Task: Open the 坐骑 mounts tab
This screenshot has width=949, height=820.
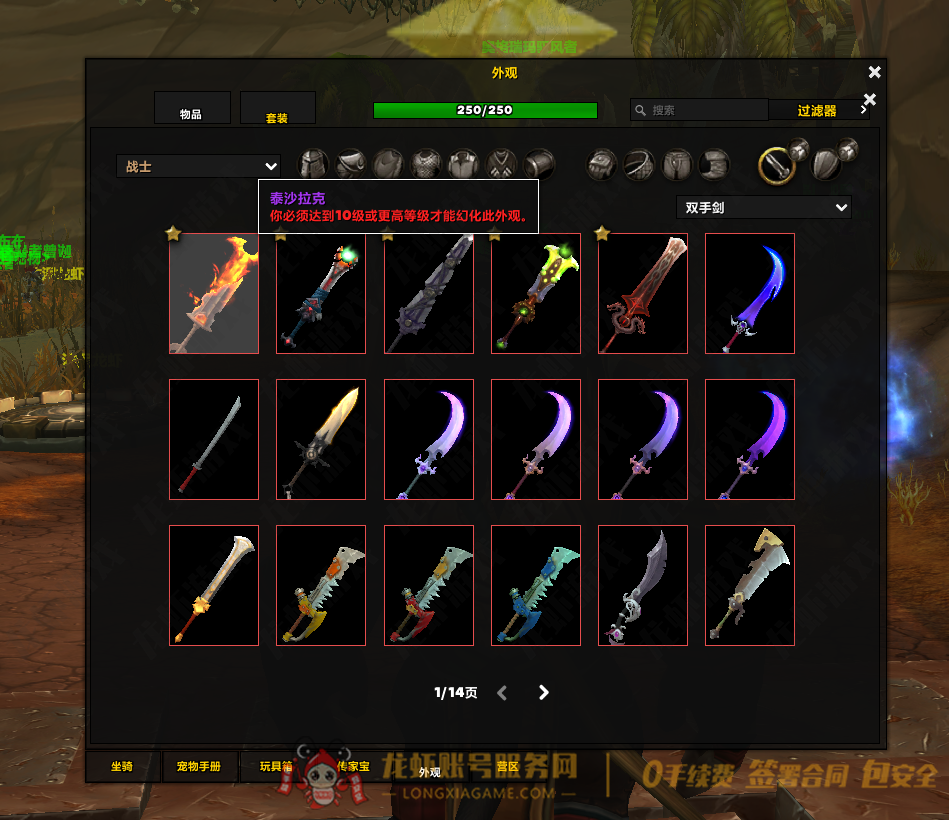Action: 122,767
